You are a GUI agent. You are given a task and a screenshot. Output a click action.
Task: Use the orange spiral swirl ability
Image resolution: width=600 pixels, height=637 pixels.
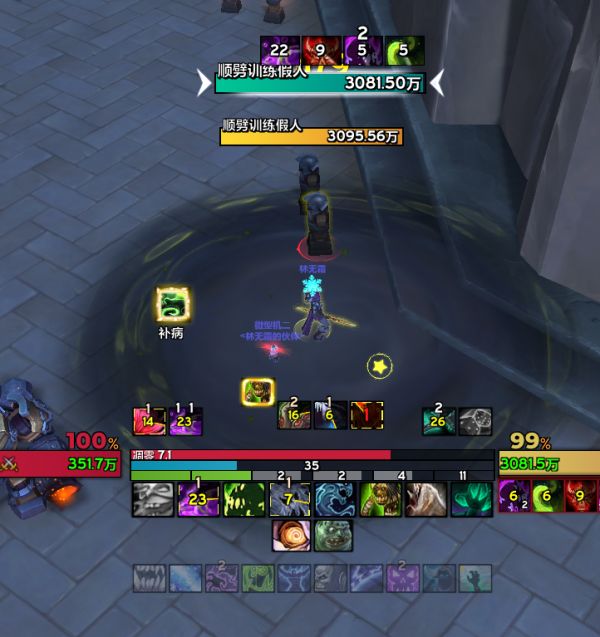click(x=290, y=536)
